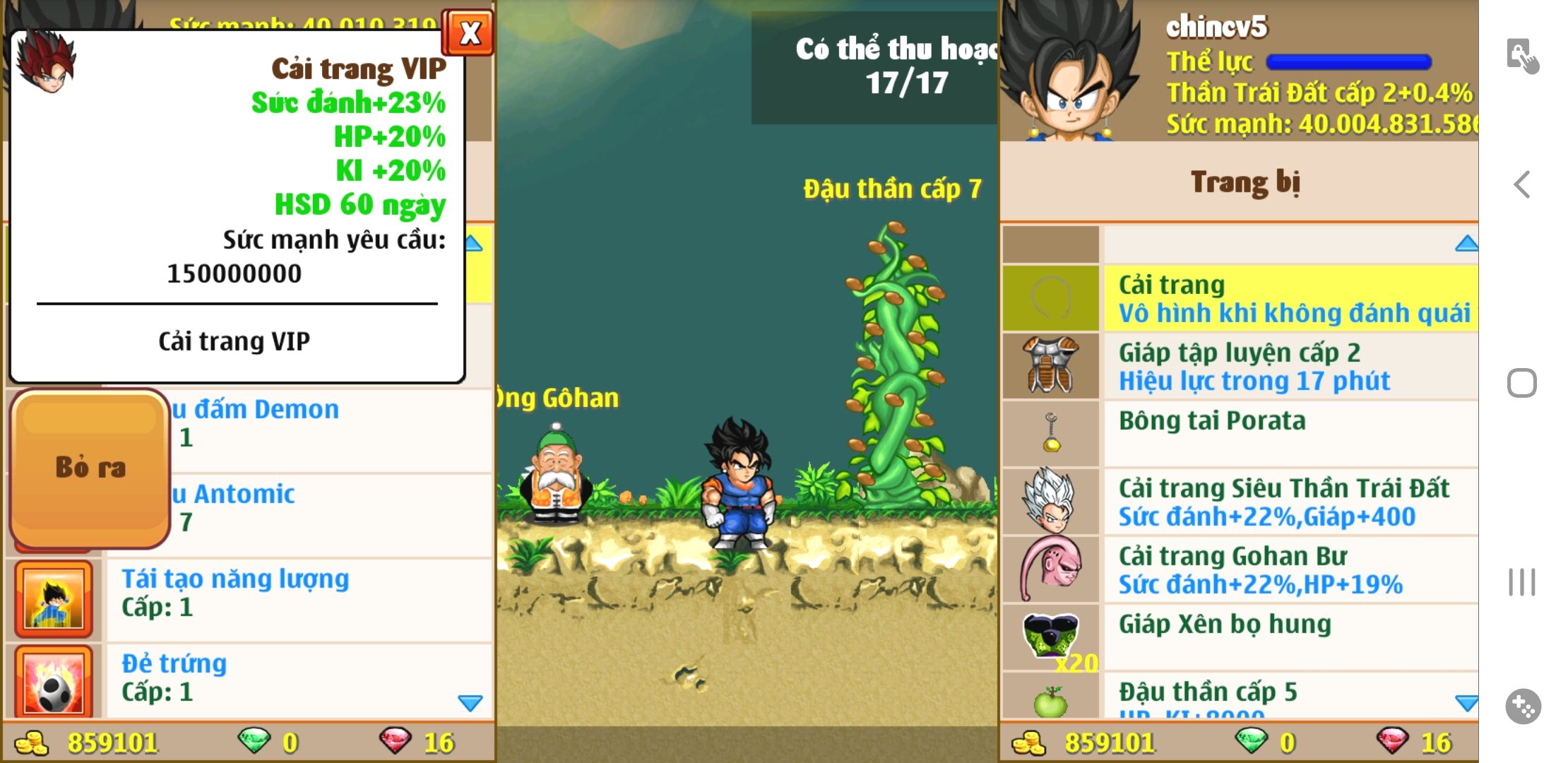Select the Antomic skill row
1568x763 pixels.
[x=328, y=507]
